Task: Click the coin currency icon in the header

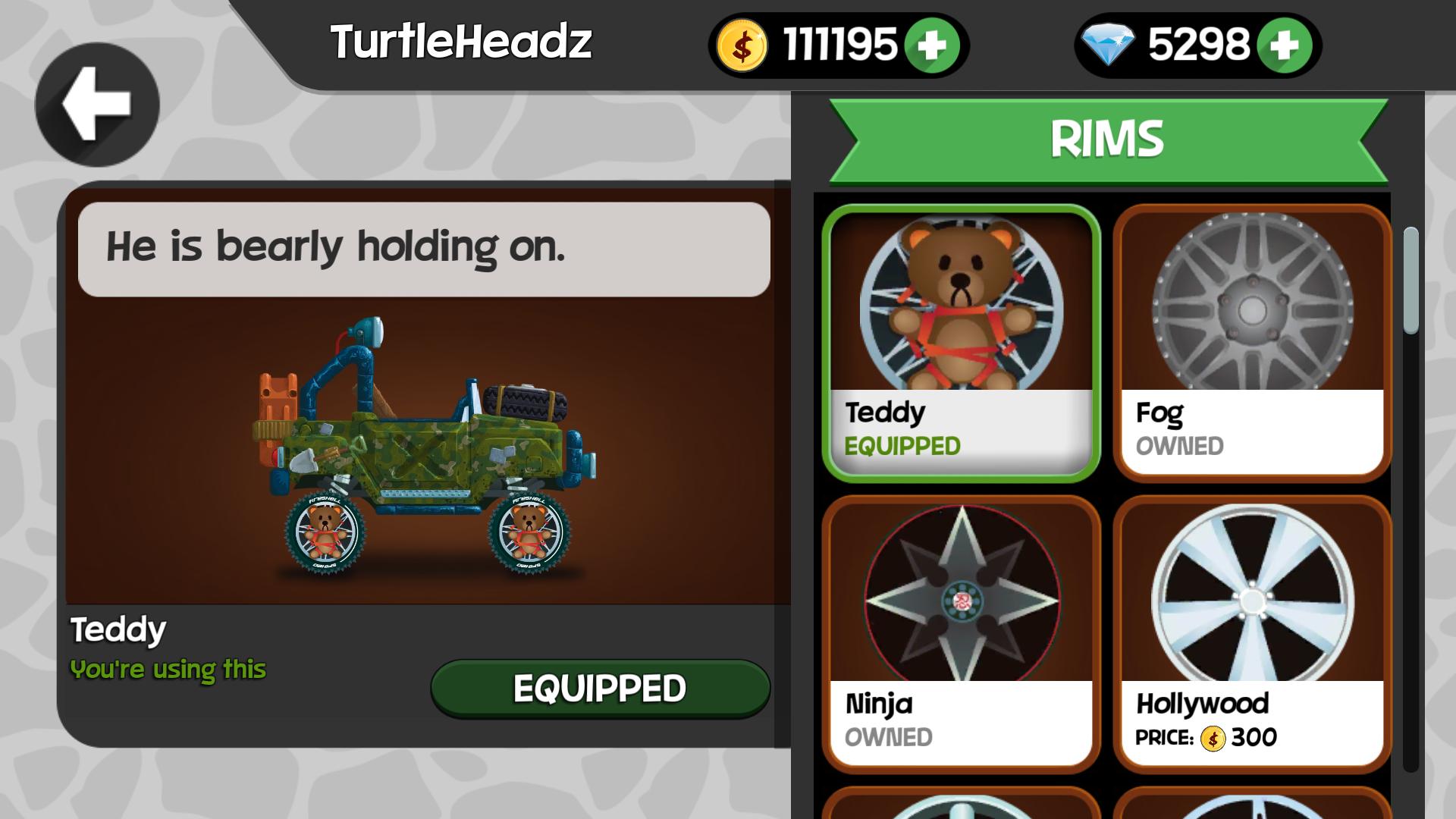Action: point(741,42)
